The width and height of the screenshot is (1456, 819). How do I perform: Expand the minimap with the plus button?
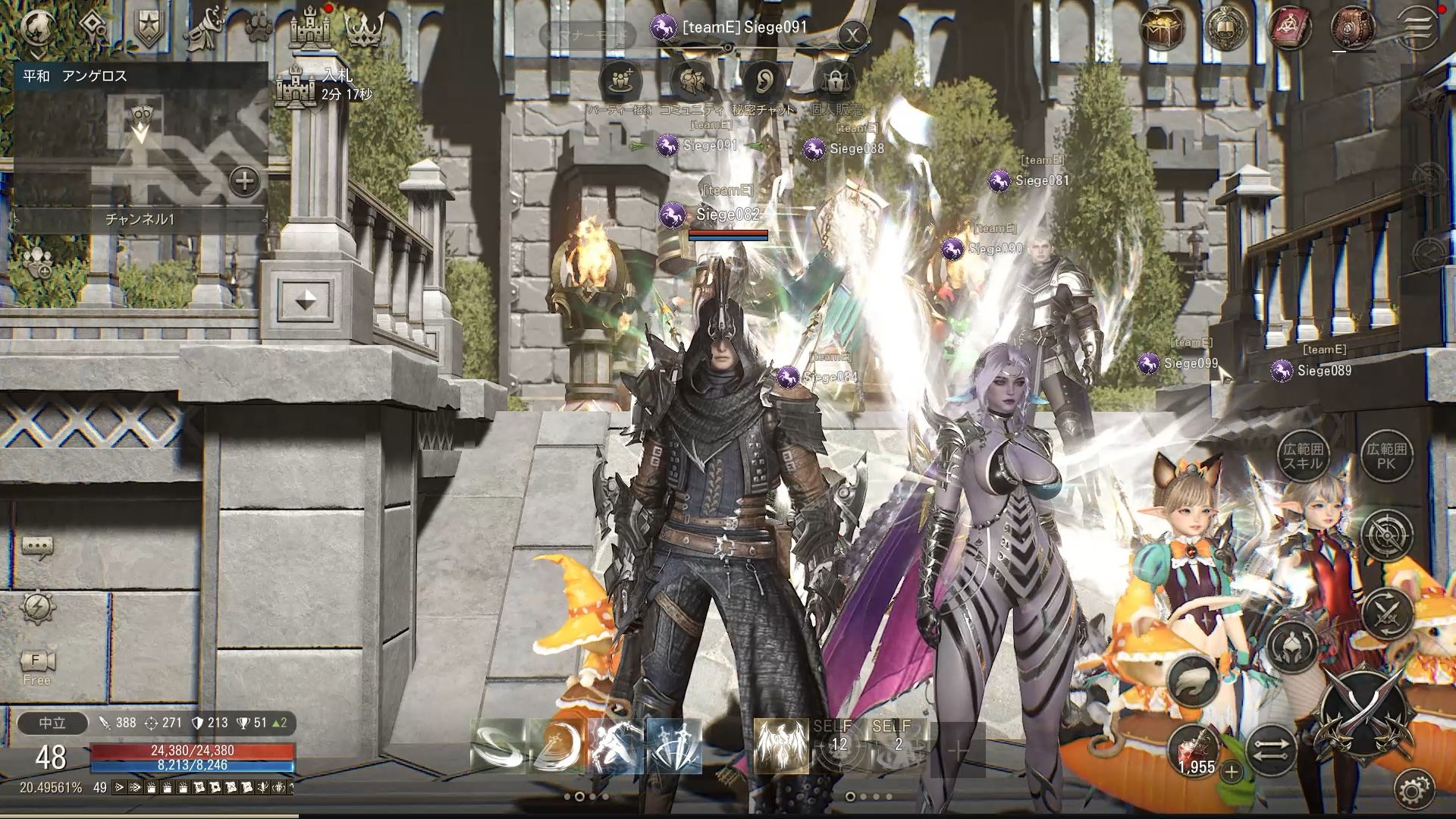click(x=244, y=181)
